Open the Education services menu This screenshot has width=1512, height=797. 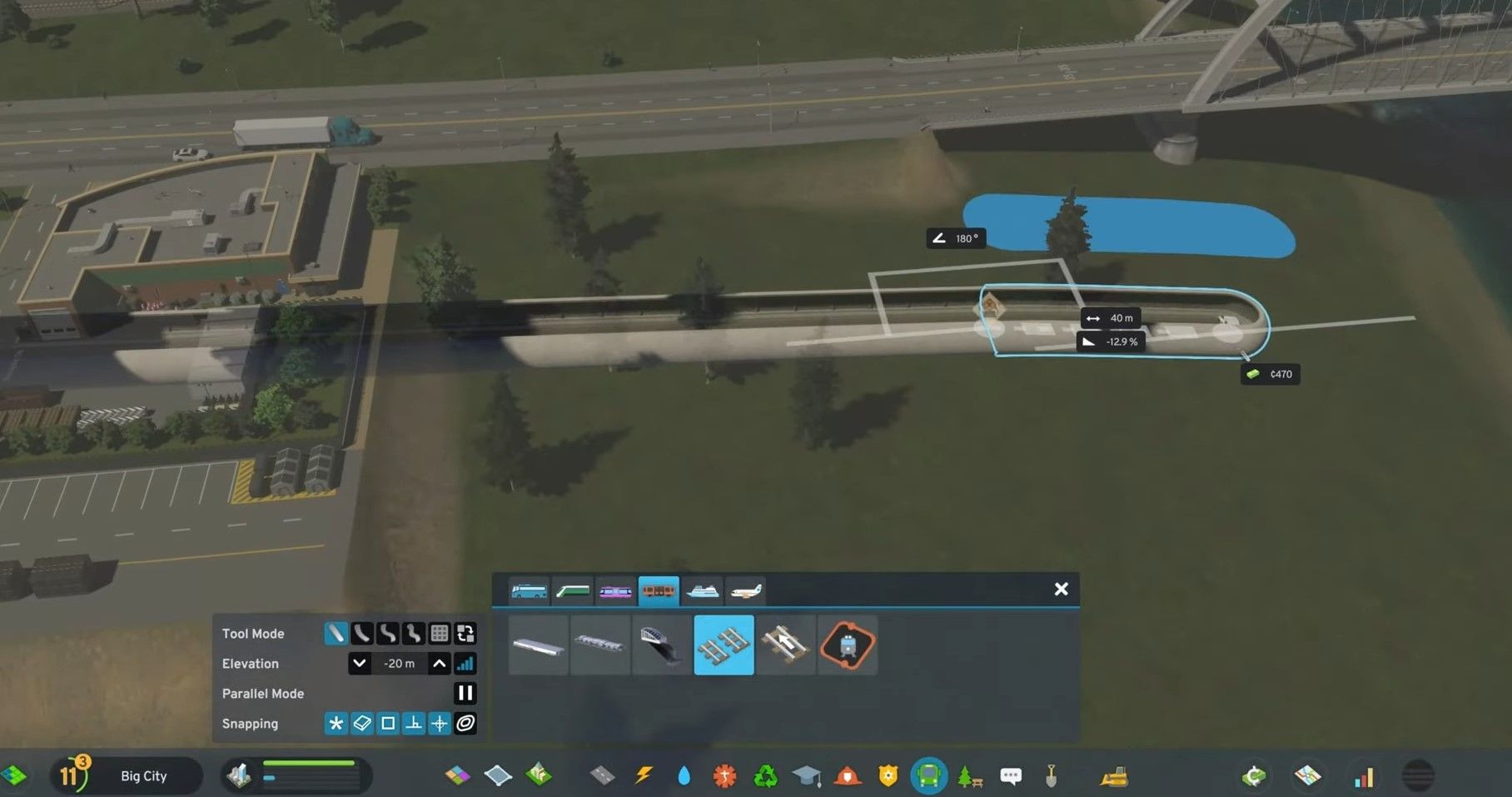[x=806, y=775]
